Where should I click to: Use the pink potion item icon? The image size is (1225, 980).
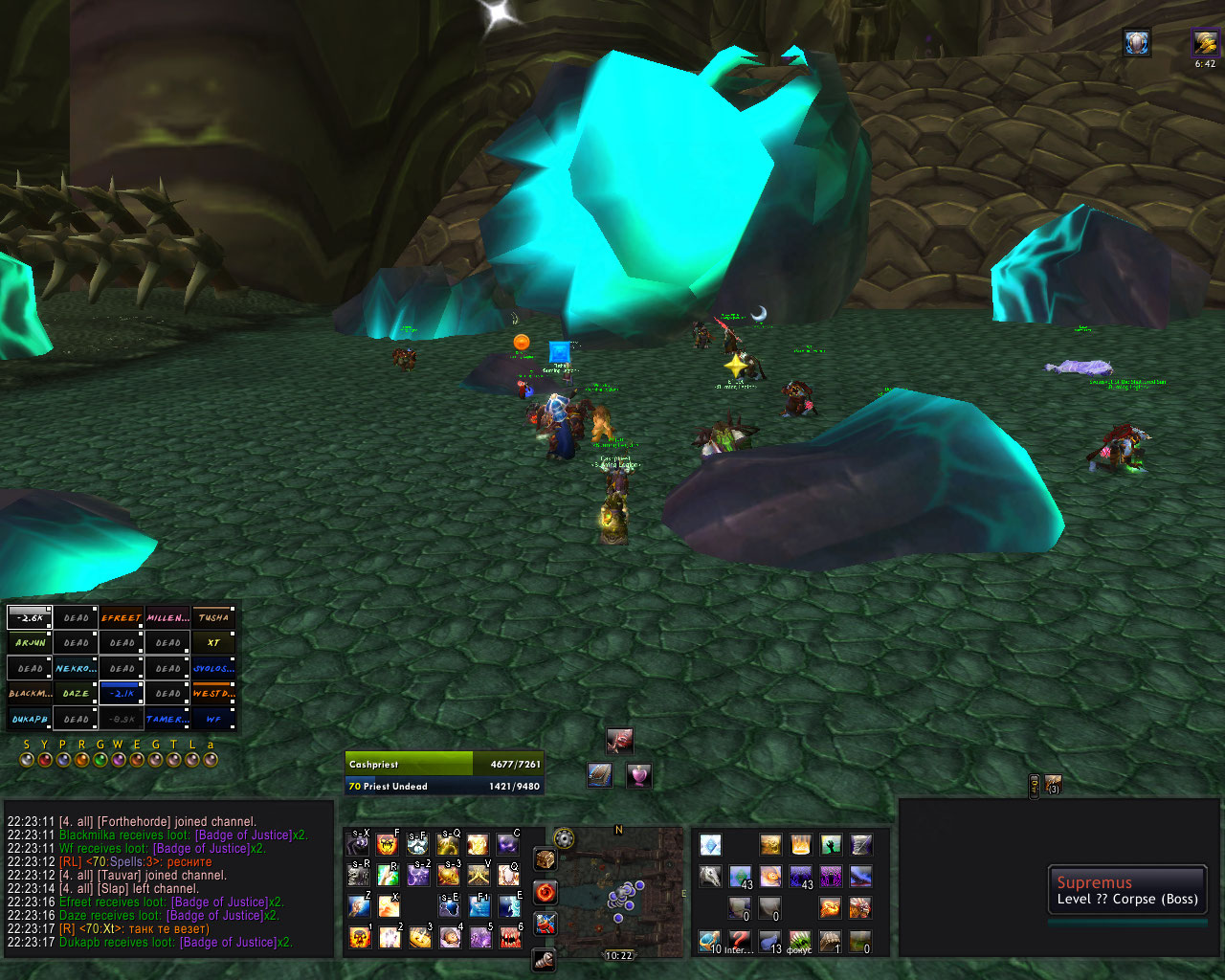pos(638,775)
